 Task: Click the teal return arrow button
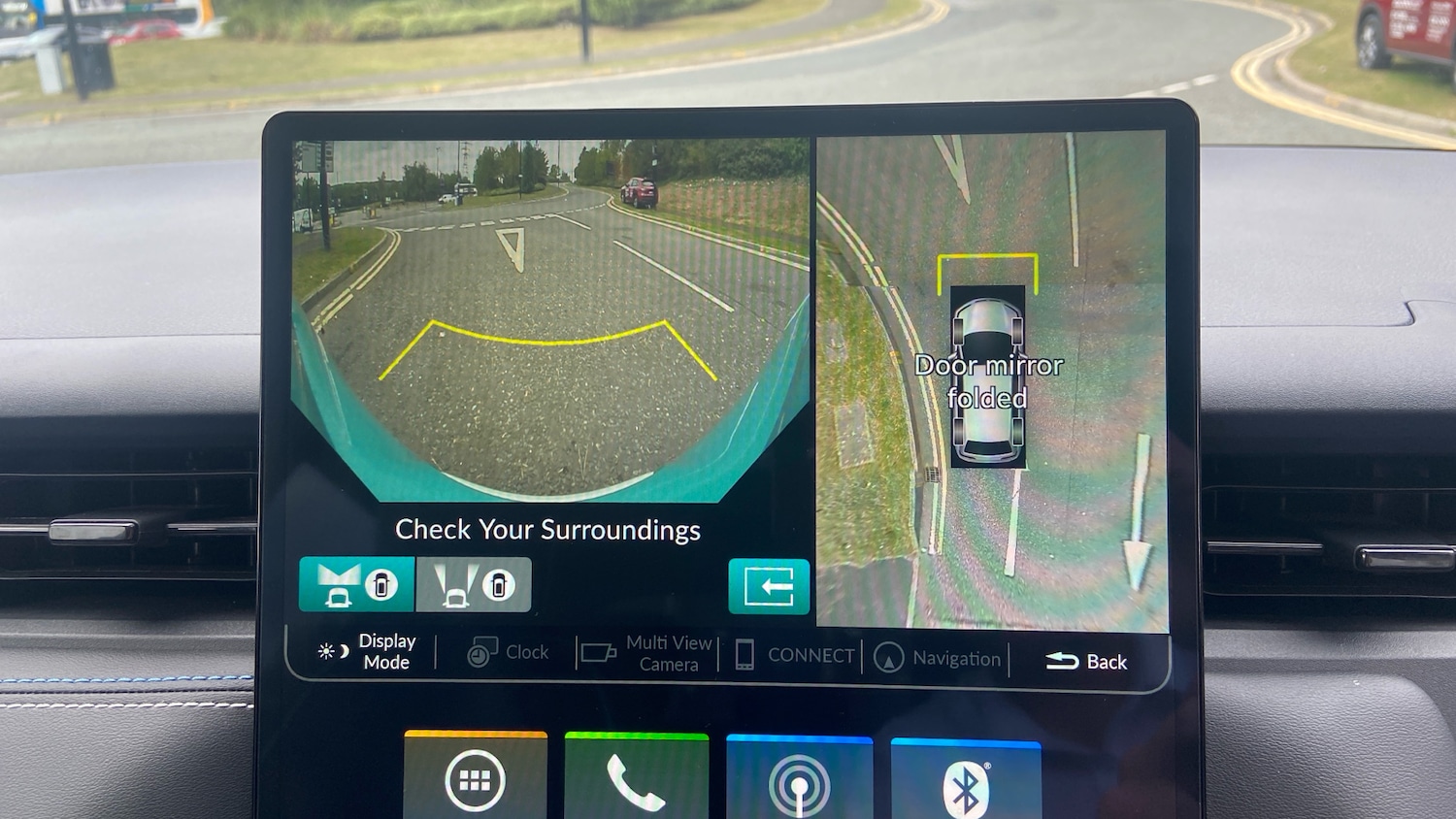(x=769, y=586)
